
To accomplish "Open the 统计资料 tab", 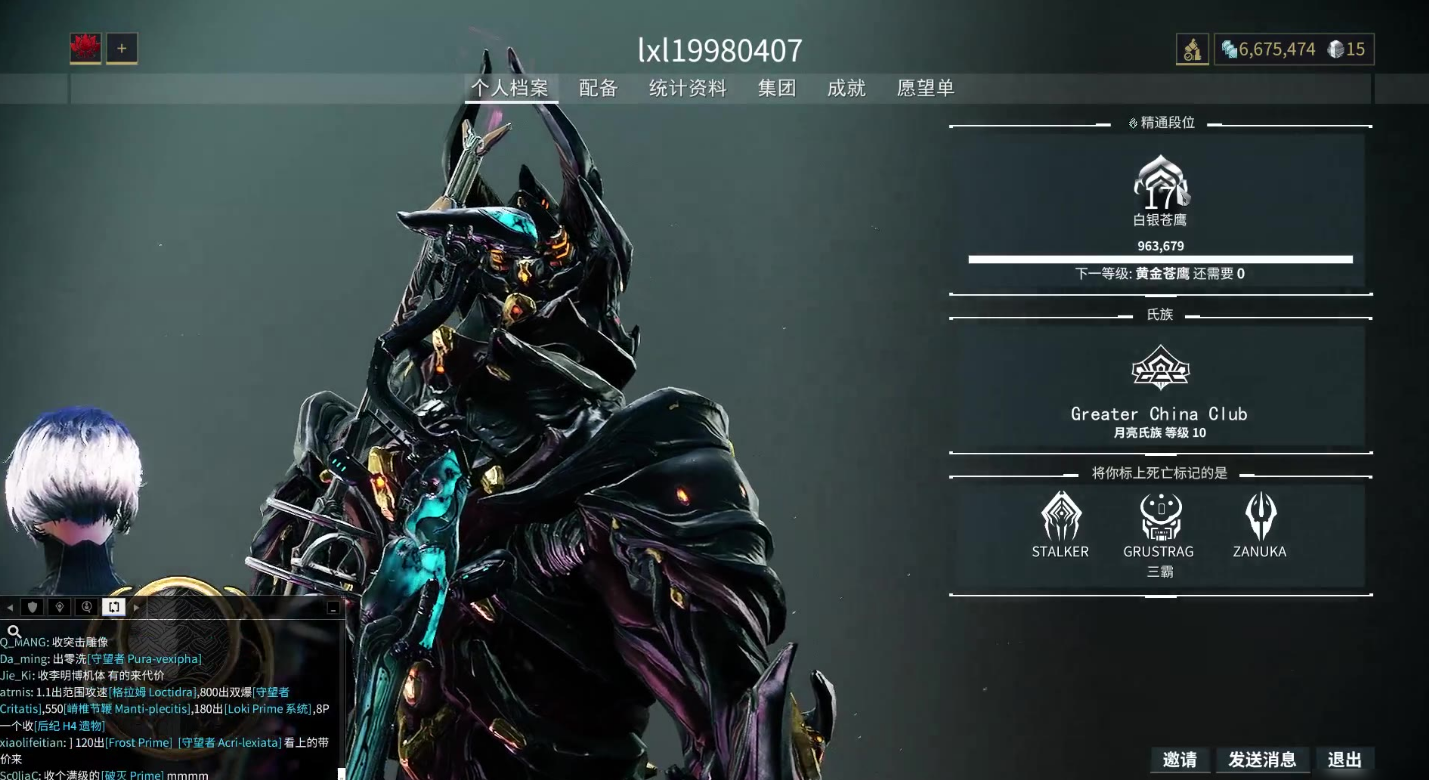I will coord(687,88).
